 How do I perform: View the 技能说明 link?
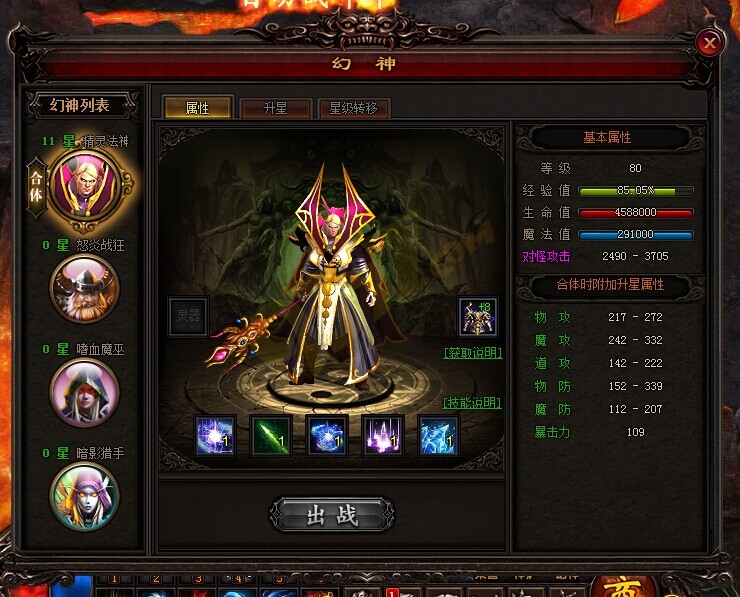click(472, 403)
